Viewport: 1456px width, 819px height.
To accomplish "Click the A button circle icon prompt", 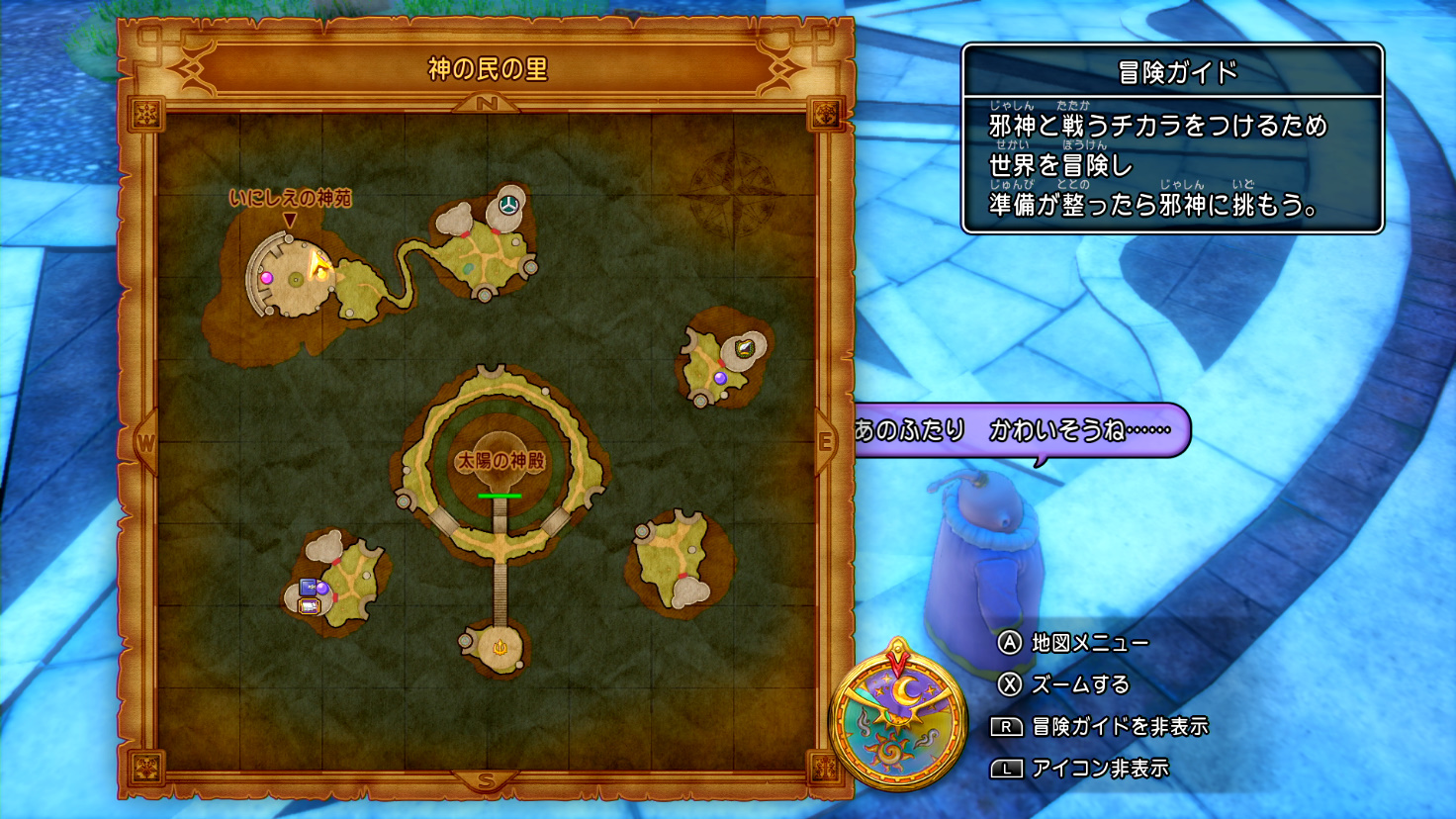I will point(1007,642).
